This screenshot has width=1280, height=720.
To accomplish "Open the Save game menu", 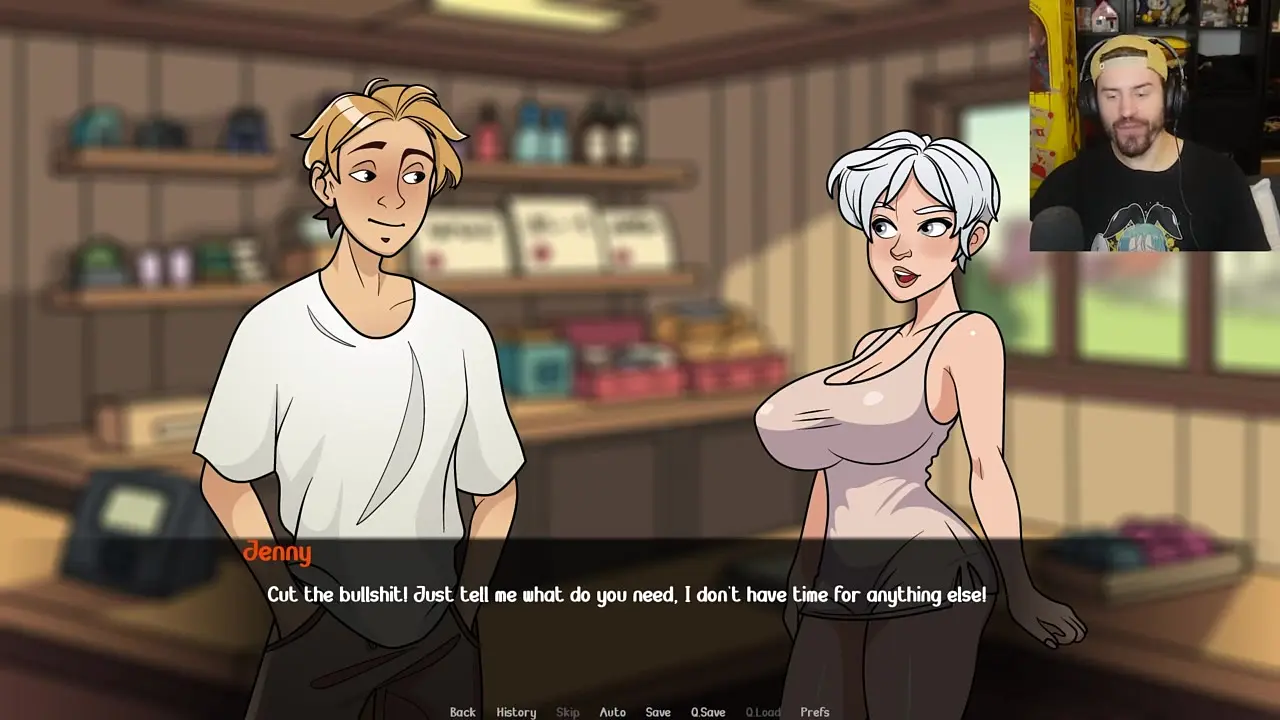I will click(658, 712).
